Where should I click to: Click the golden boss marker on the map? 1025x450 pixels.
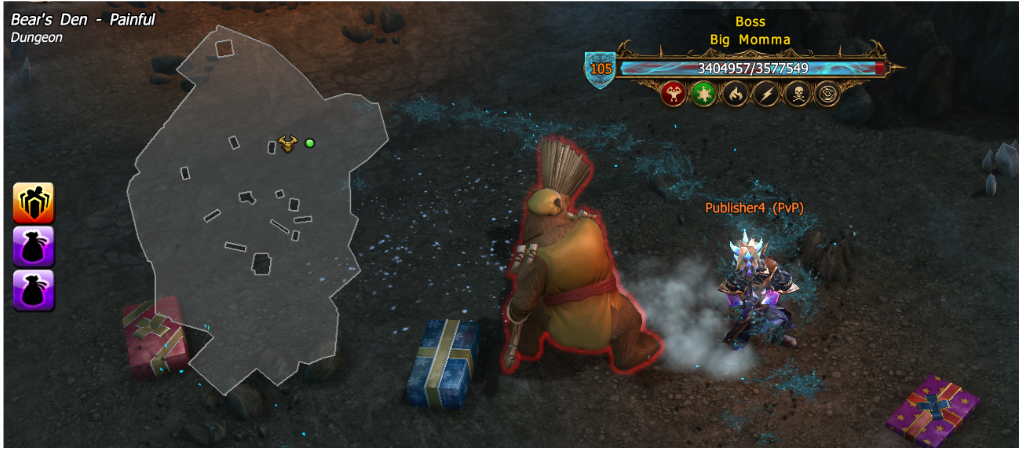(x=288, y=144)
